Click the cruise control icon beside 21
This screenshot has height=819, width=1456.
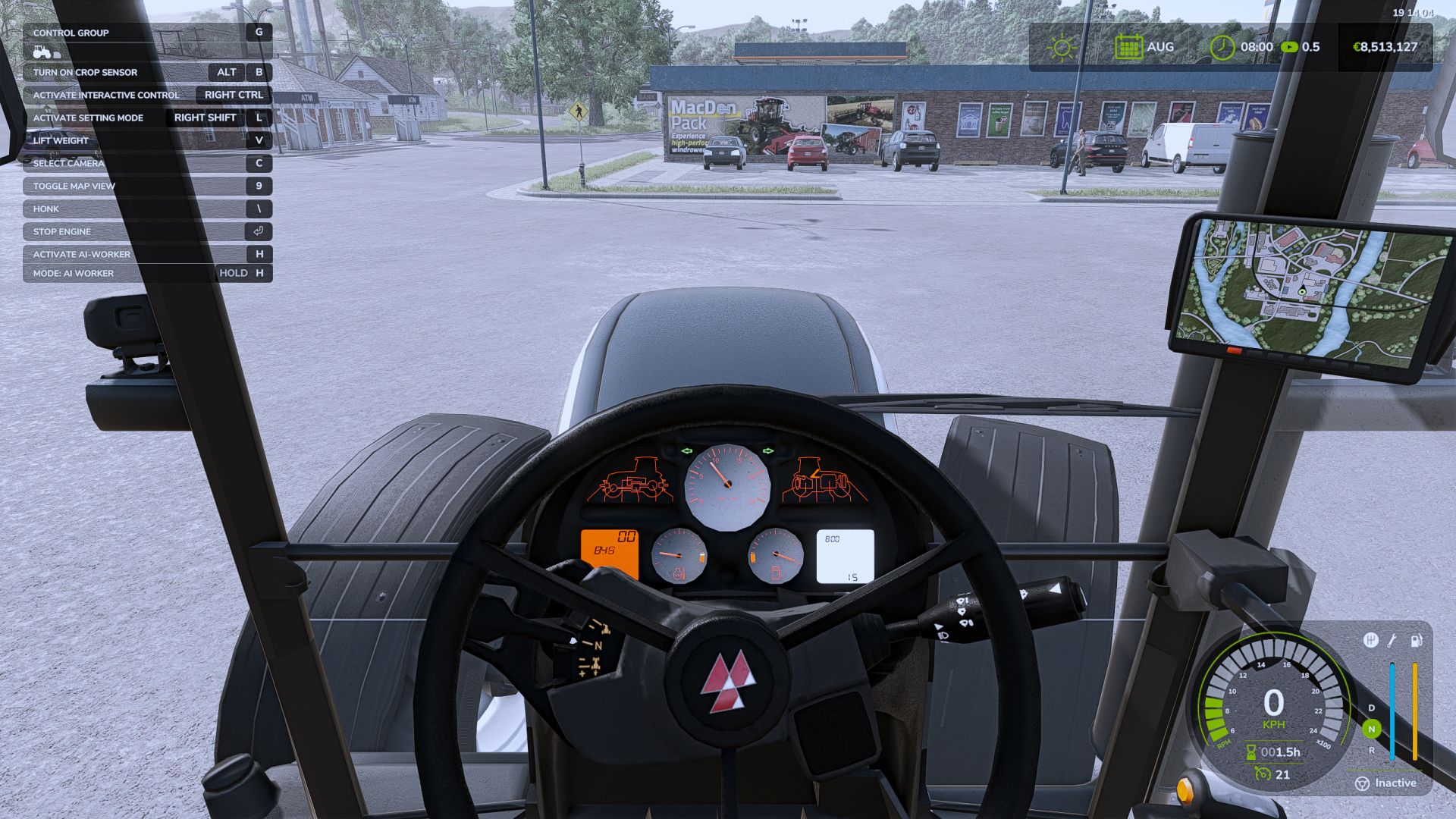pos(1262,773)
